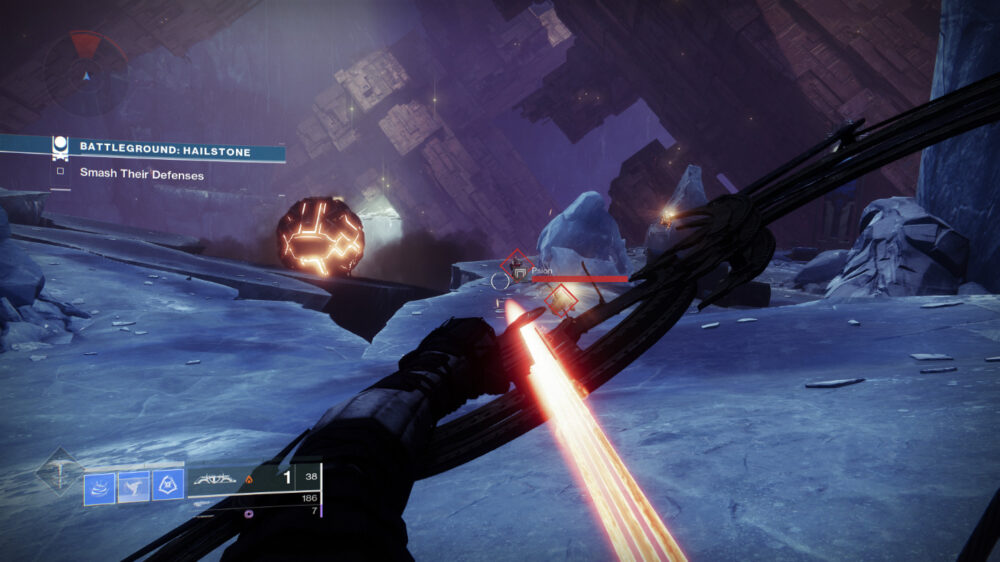Activate the hexagon-shaped class ability icon
The height and width of the screenshot is (562, 1000).
168,487
